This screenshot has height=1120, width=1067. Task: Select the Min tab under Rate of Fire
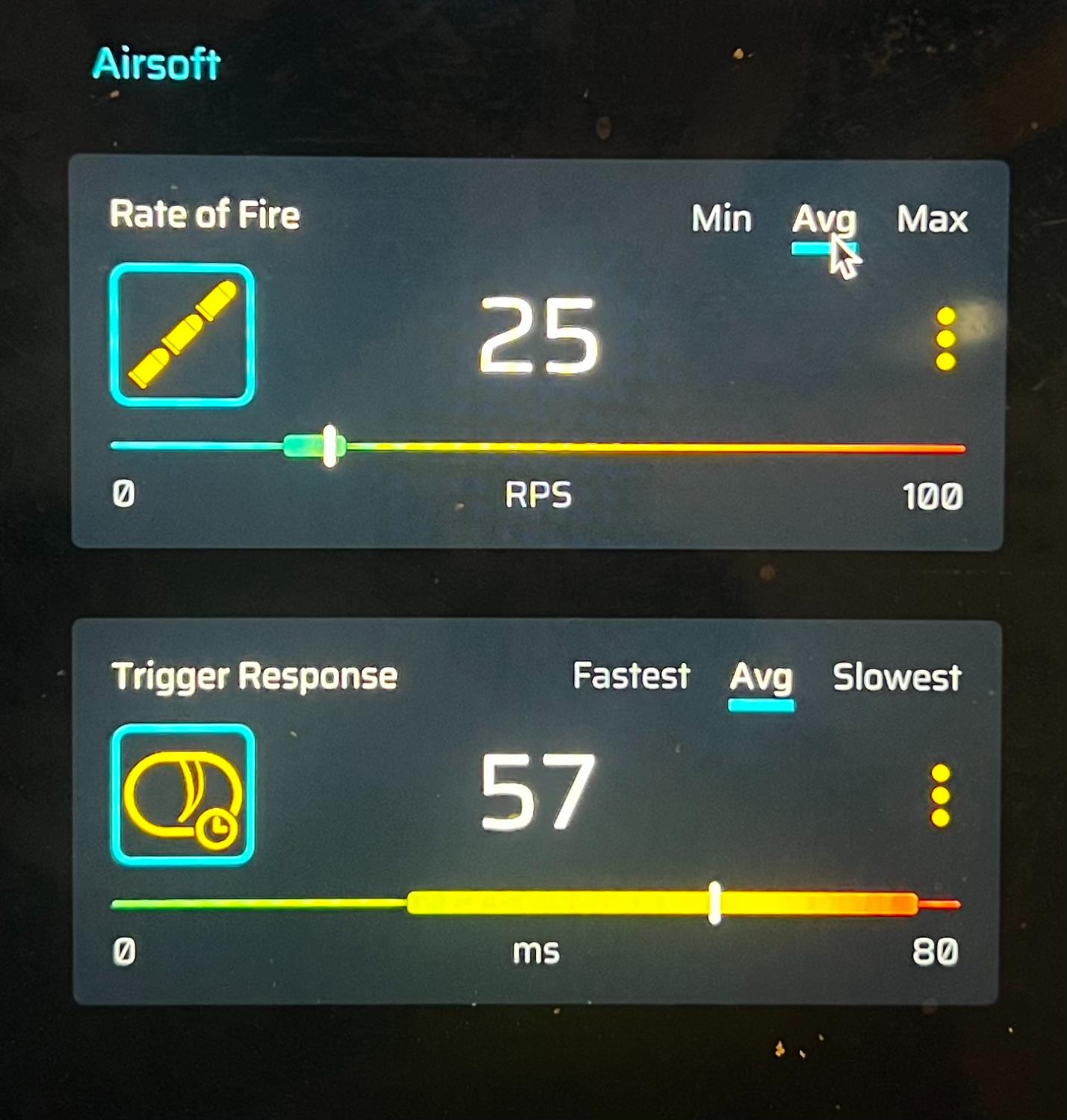pos(721,219)
